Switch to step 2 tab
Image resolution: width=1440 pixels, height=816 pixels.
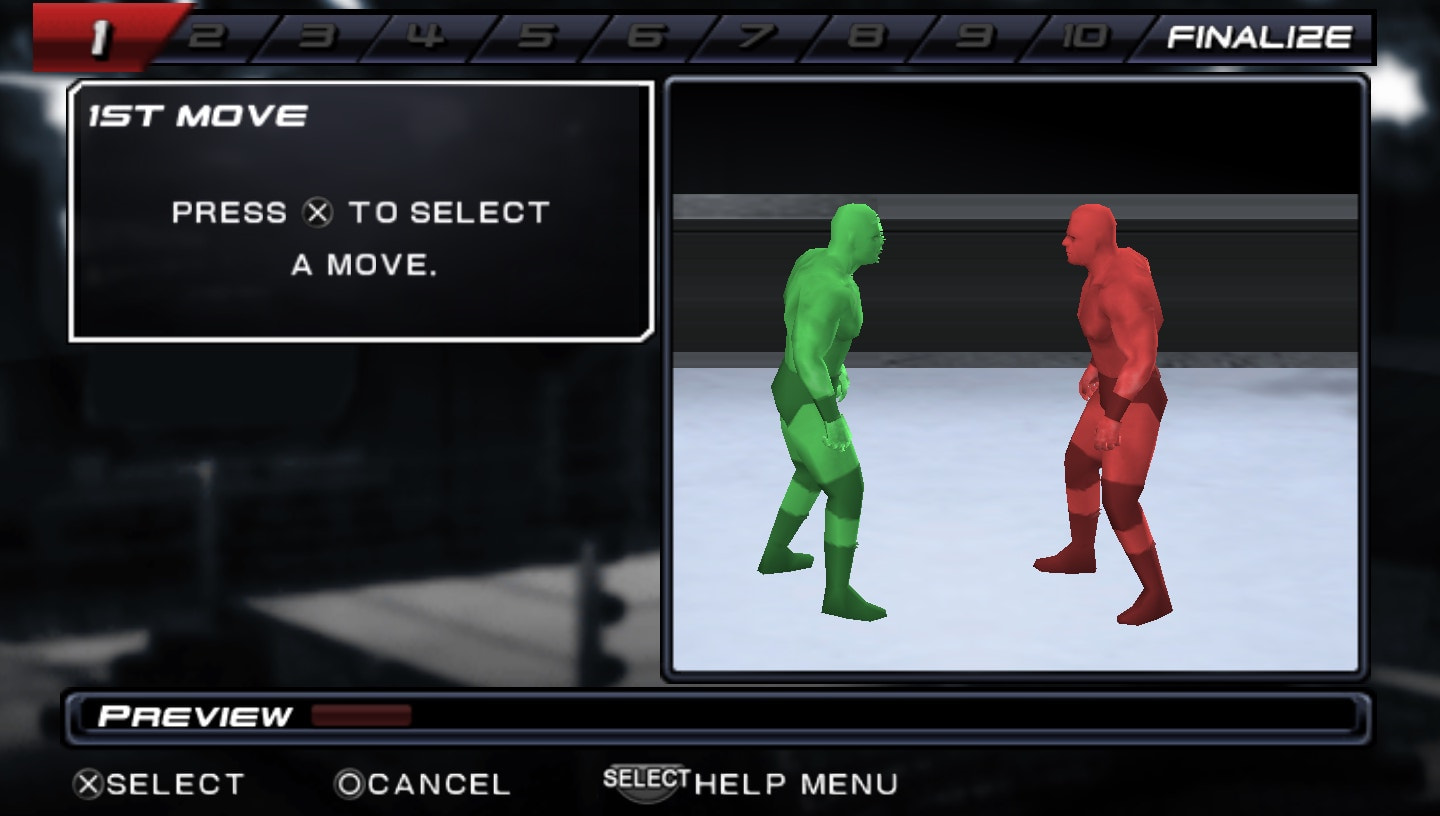207,38
